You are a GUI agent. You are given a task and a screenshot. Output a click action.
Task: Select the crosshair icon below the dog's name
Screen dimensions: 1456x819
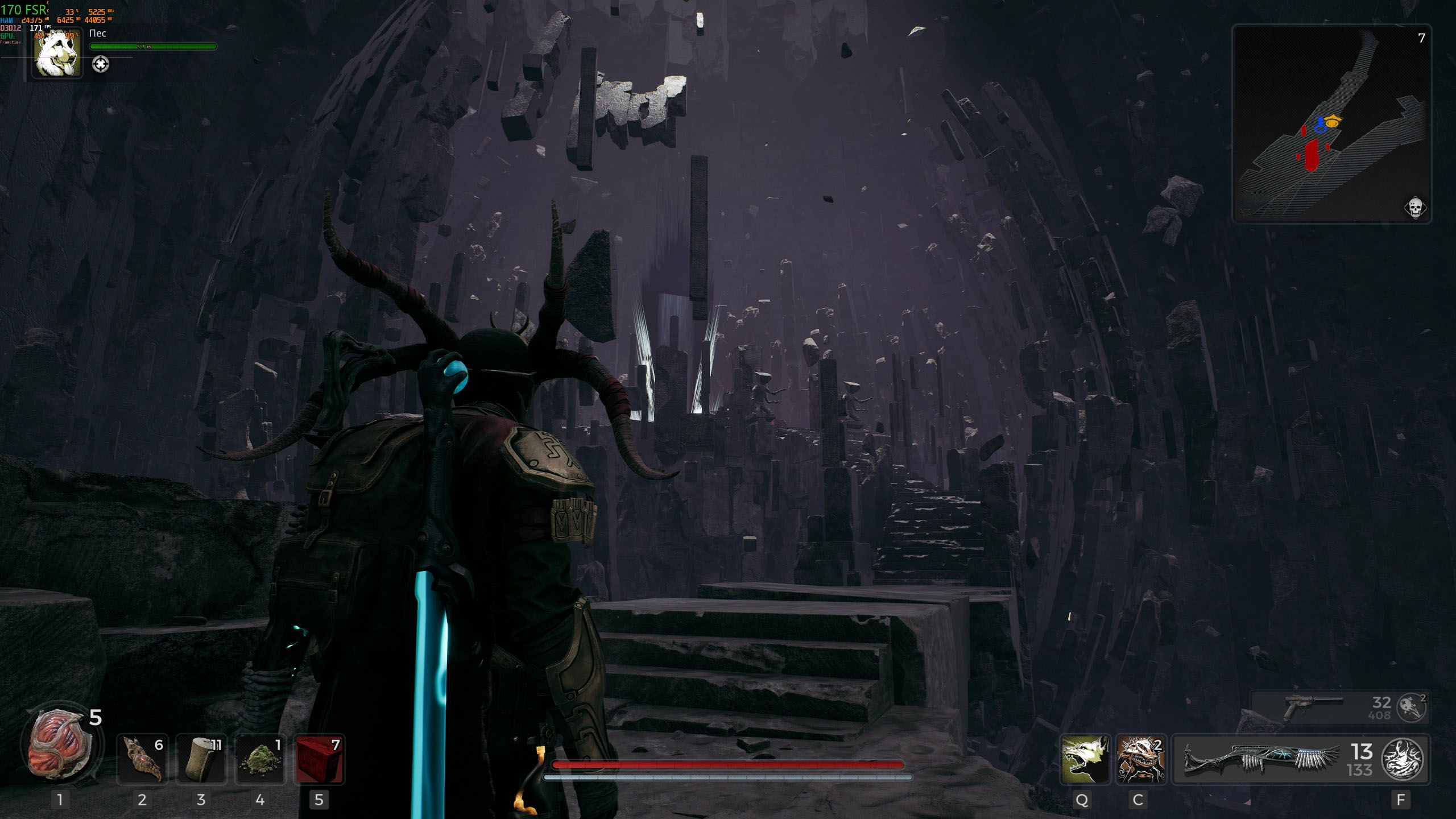101,64
